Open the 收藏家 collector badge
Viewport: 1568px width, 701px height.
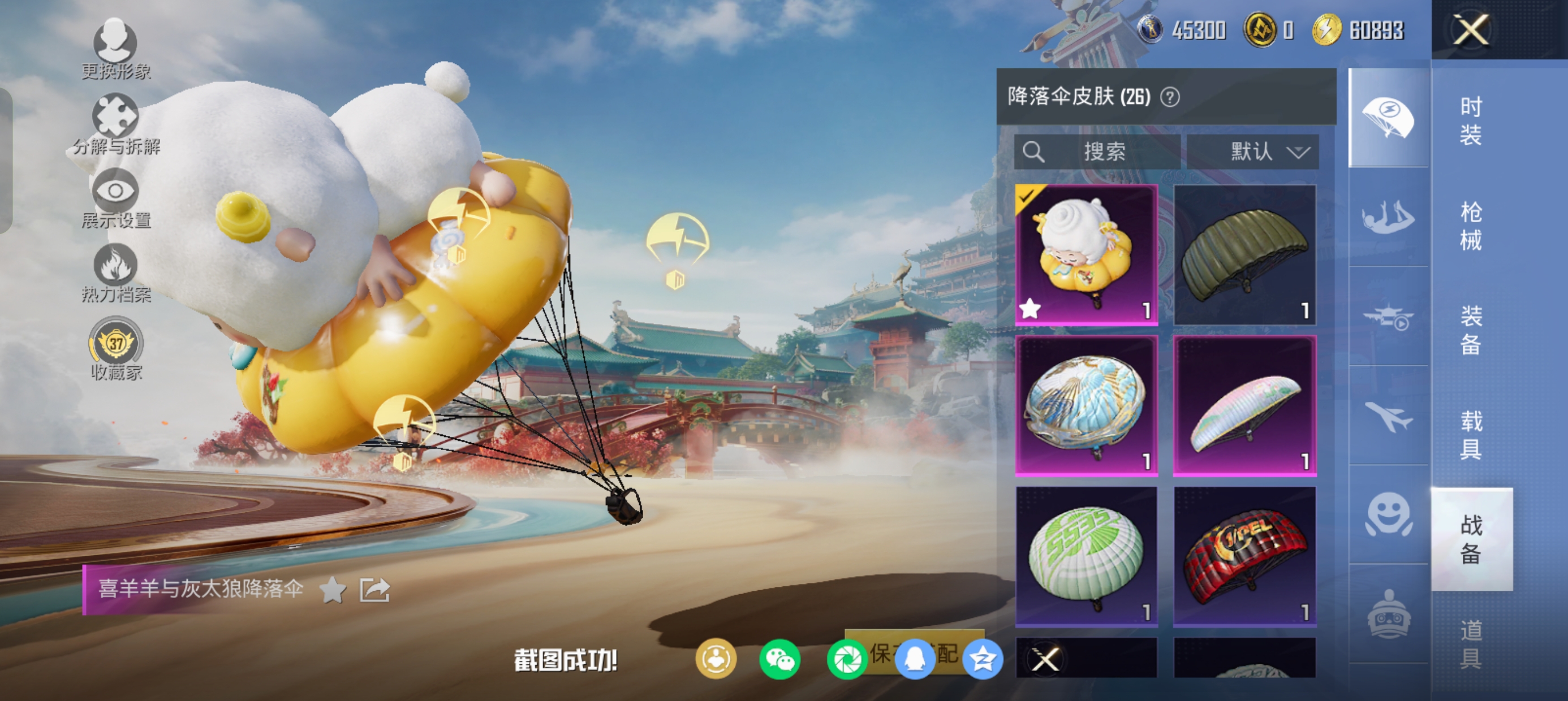tap(115, 348)
